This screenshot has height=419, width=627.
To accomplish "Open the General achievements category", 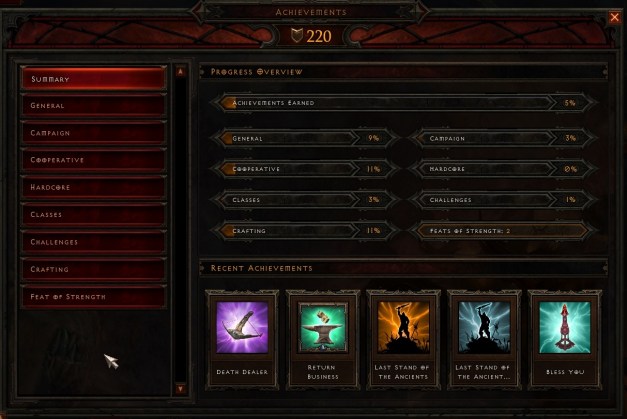I will [93, 105].
